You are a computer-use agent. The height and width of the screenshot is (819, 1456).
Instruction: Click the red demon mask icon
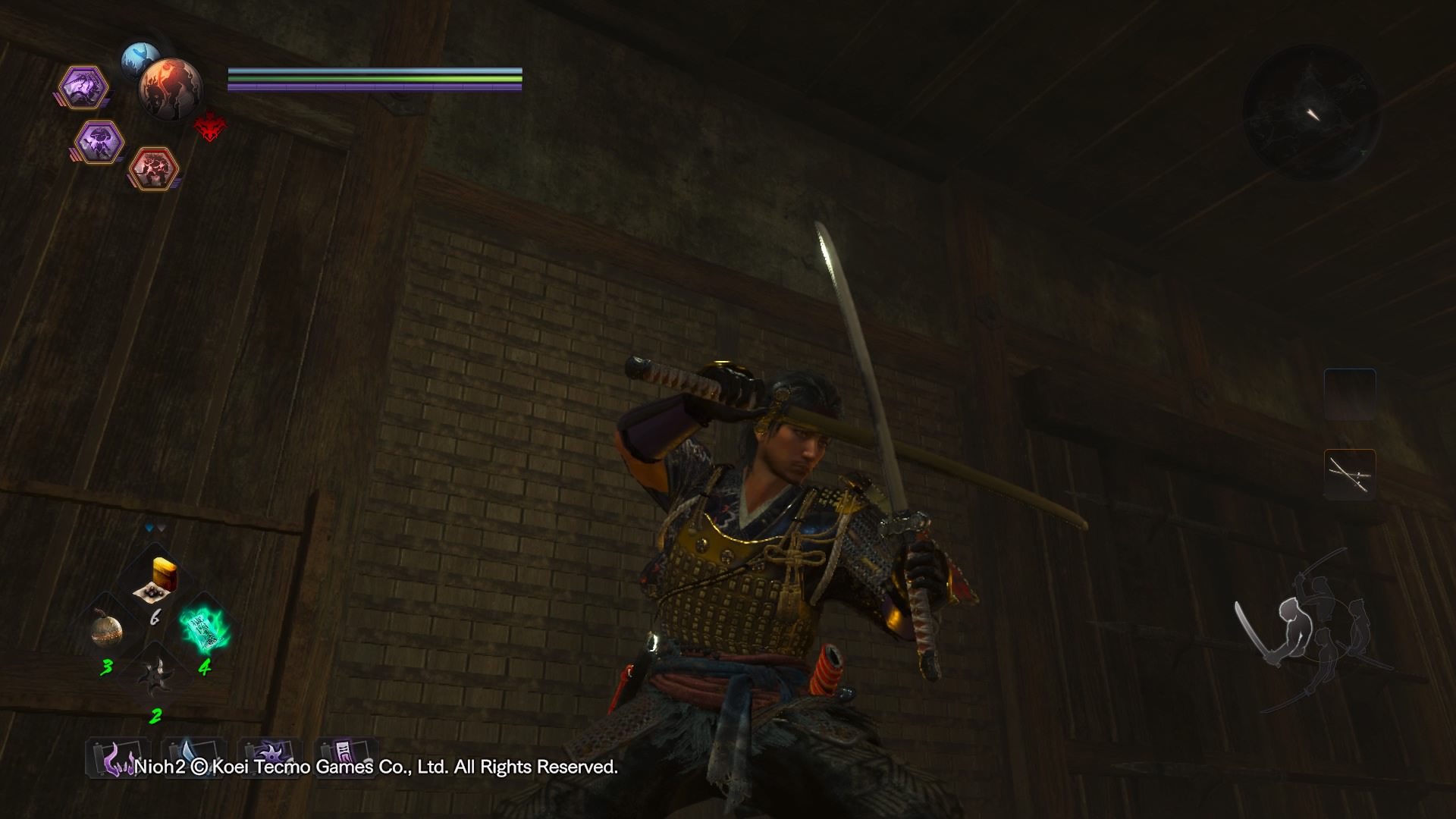[x=209, y=127]
